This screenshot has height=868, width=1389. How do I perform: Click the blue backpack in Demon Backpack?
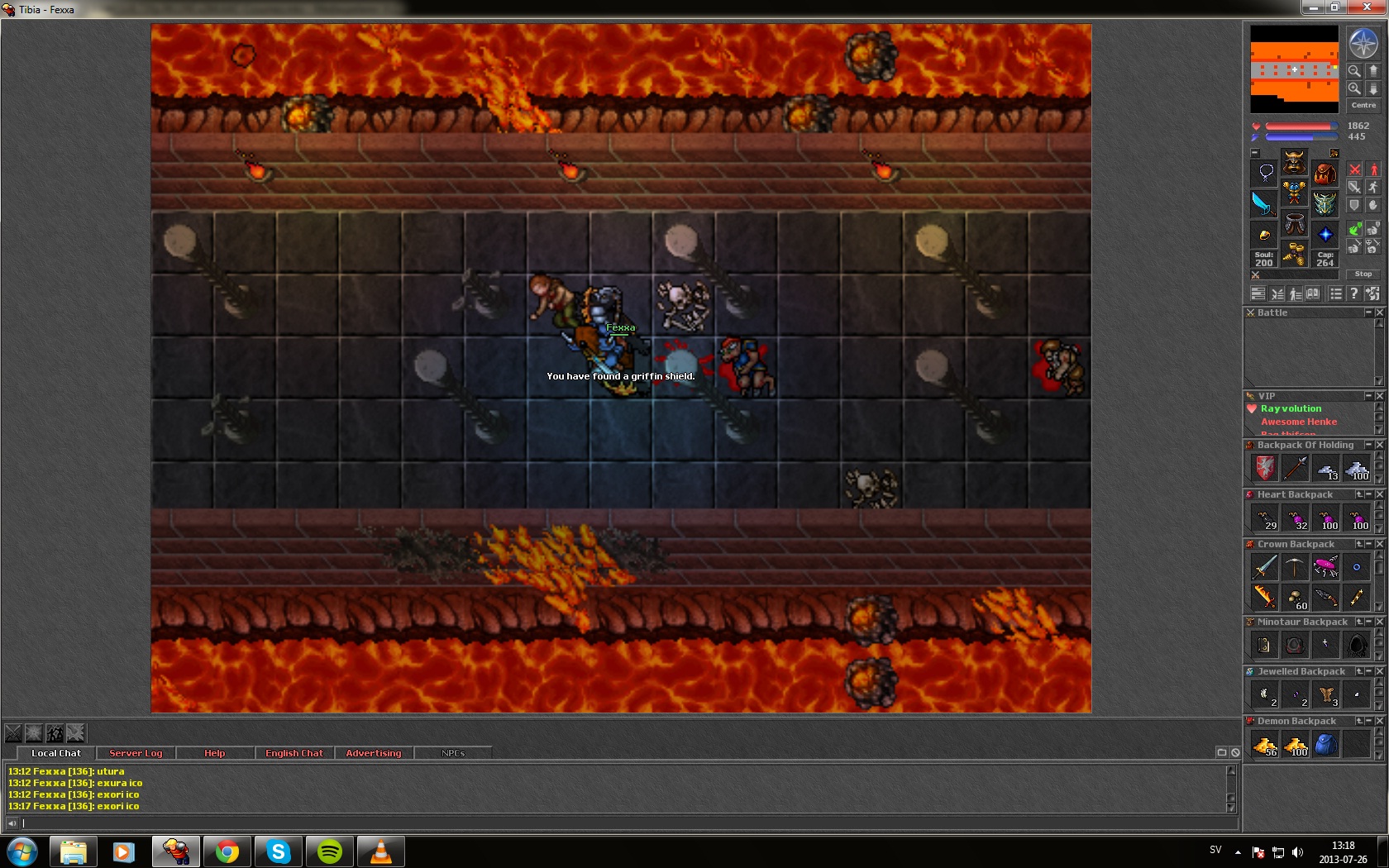coord(1325,745)
